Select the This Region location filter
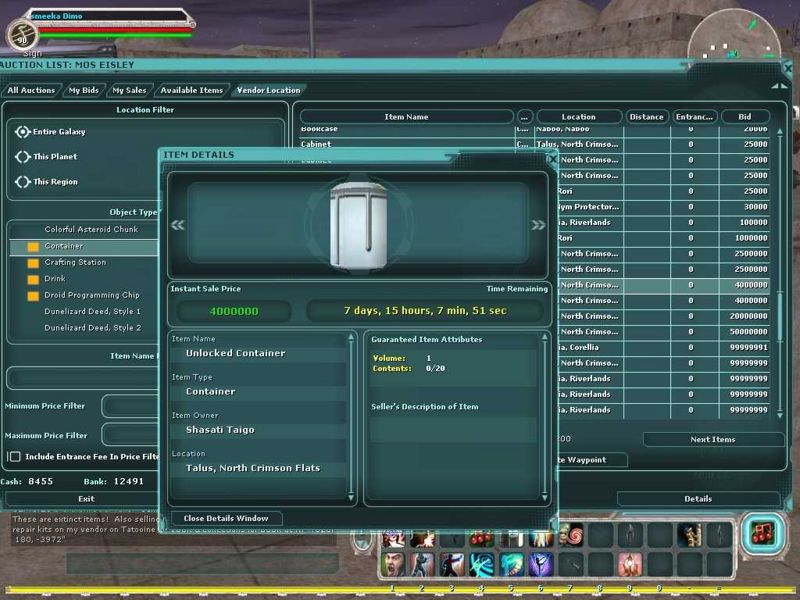The height and width of the screenshot is (600, 800). click(x=24, y=182)
